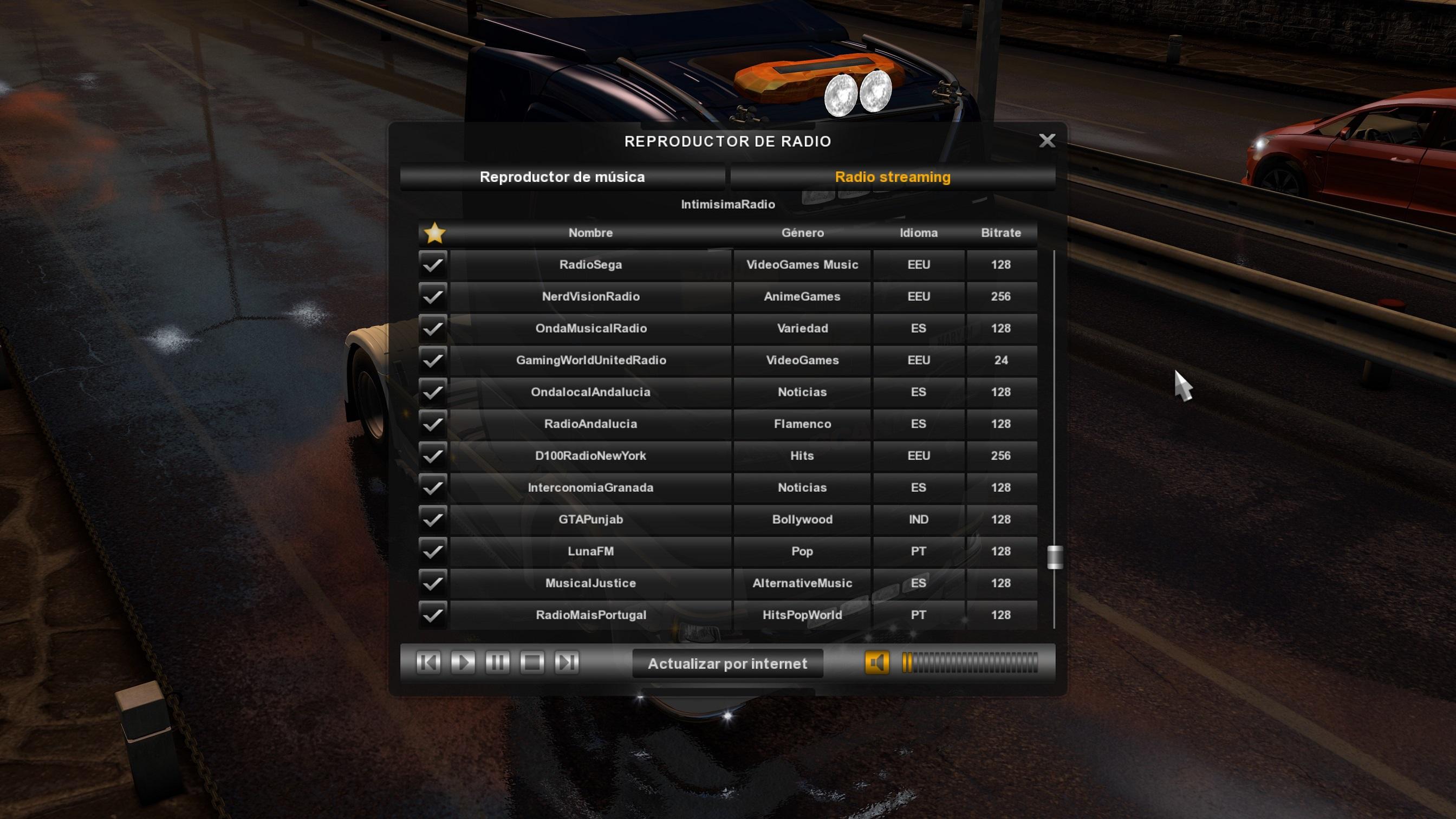Sort stations by Nombre column

[590, 233]
